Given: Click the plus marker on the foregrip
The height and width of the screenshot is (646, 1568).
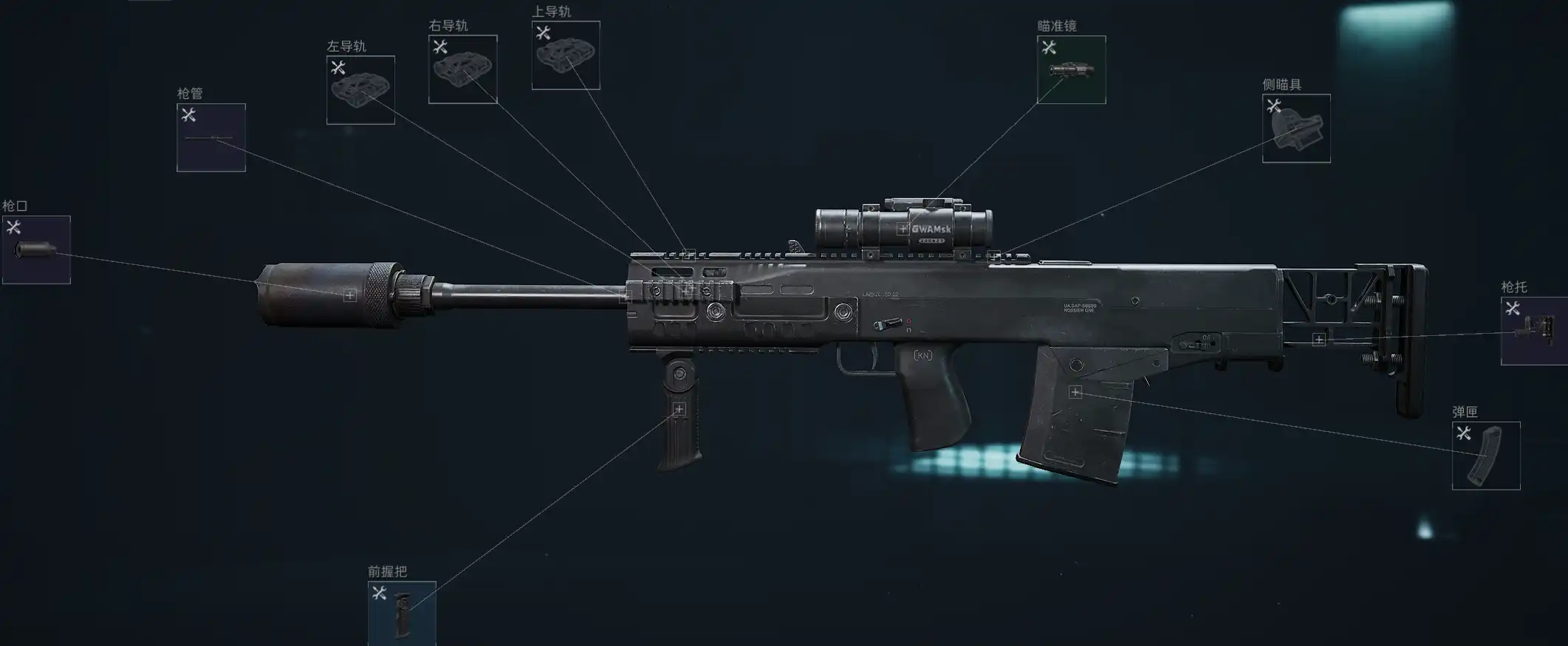Looking at the screenshot, I should coord(679,409).
